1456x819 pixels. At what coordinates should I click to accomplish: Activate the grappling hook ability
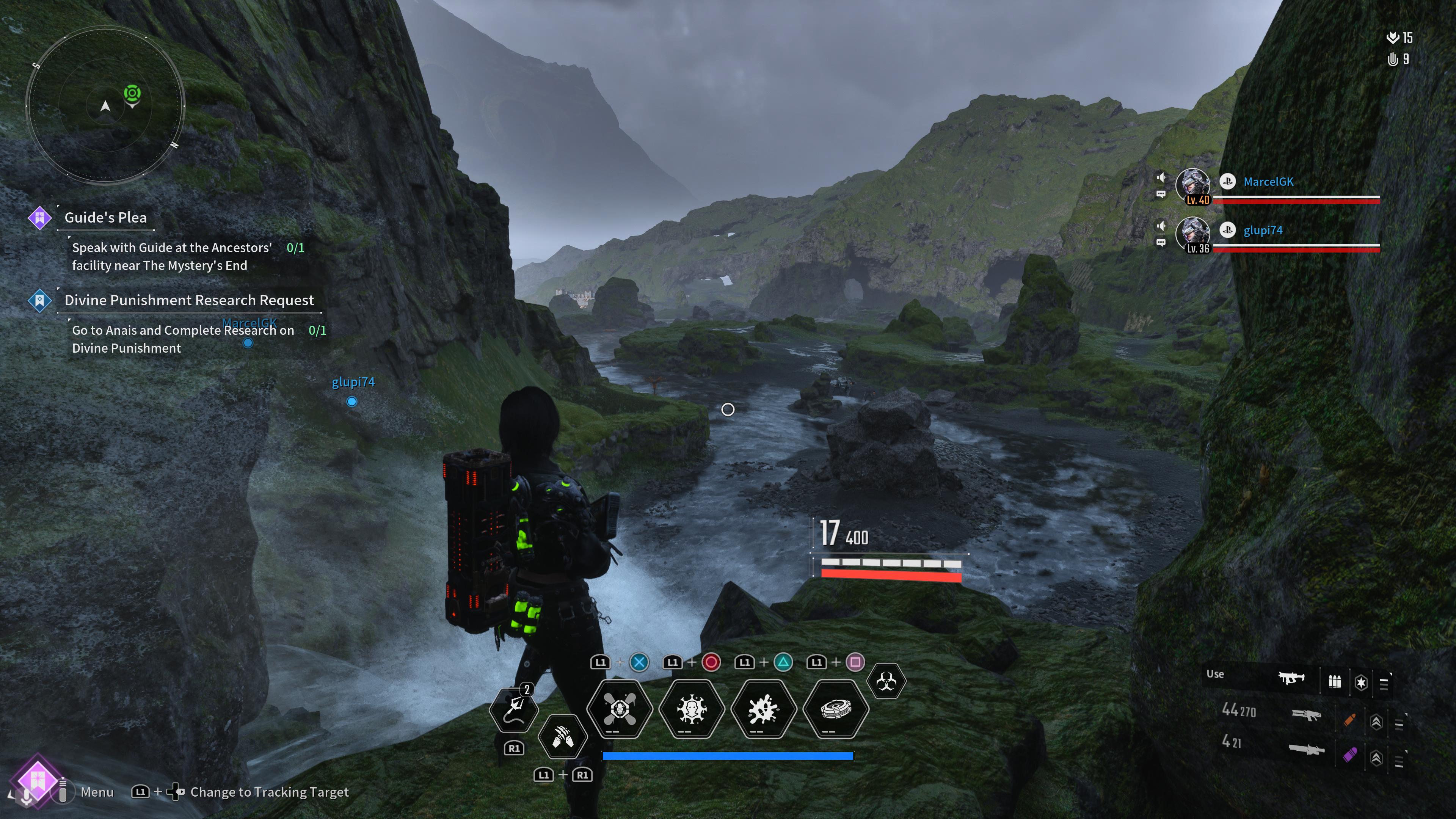513,709
